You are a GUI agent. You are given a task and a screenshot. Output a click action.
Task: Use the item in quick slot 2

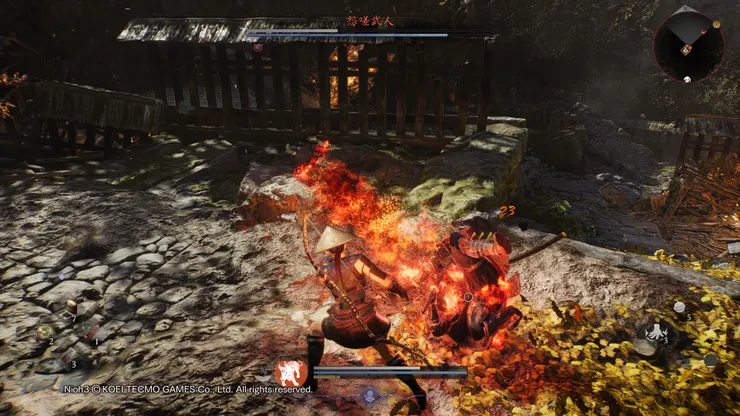(x=44, y=333)
